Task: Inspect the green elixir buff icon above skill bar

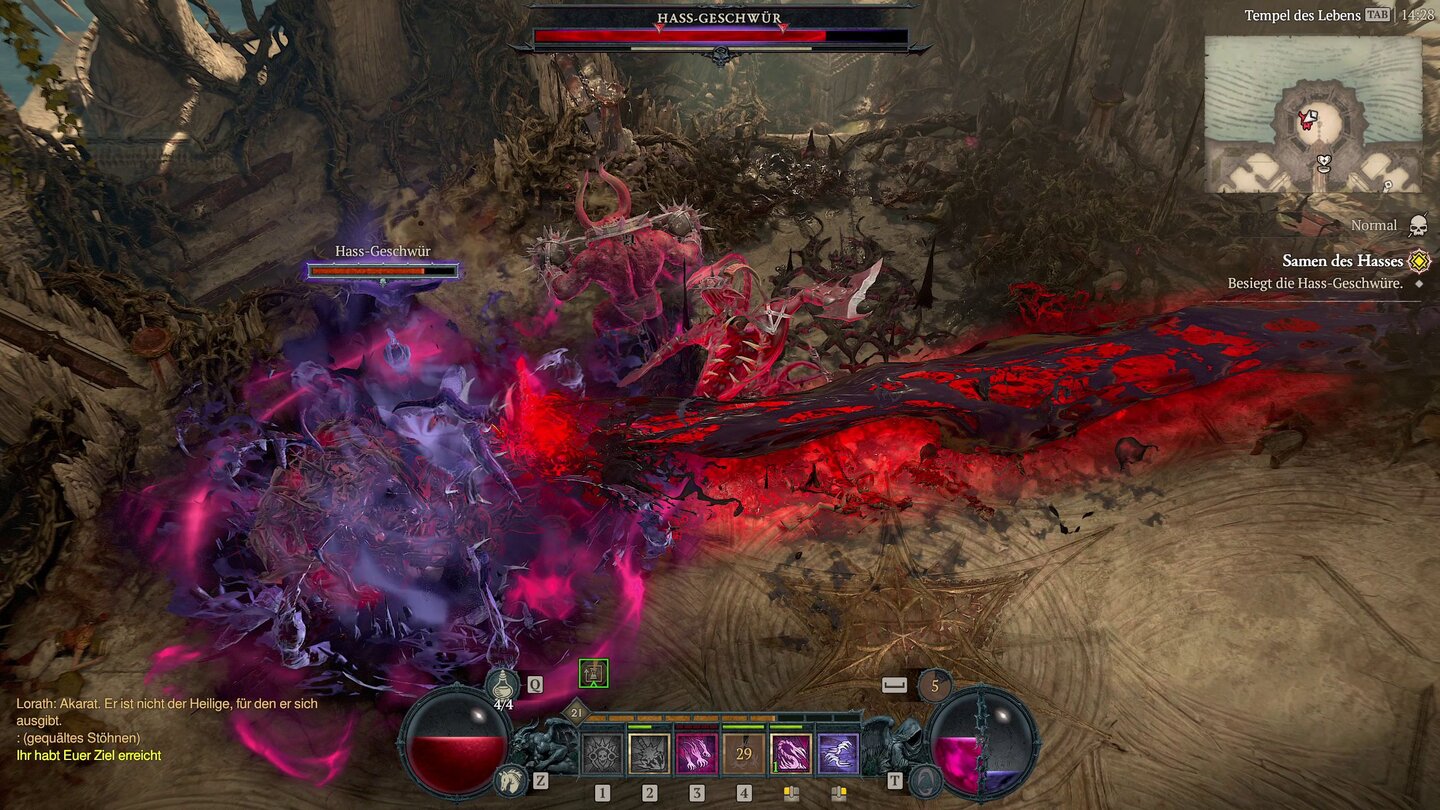Action: [593, 673]
